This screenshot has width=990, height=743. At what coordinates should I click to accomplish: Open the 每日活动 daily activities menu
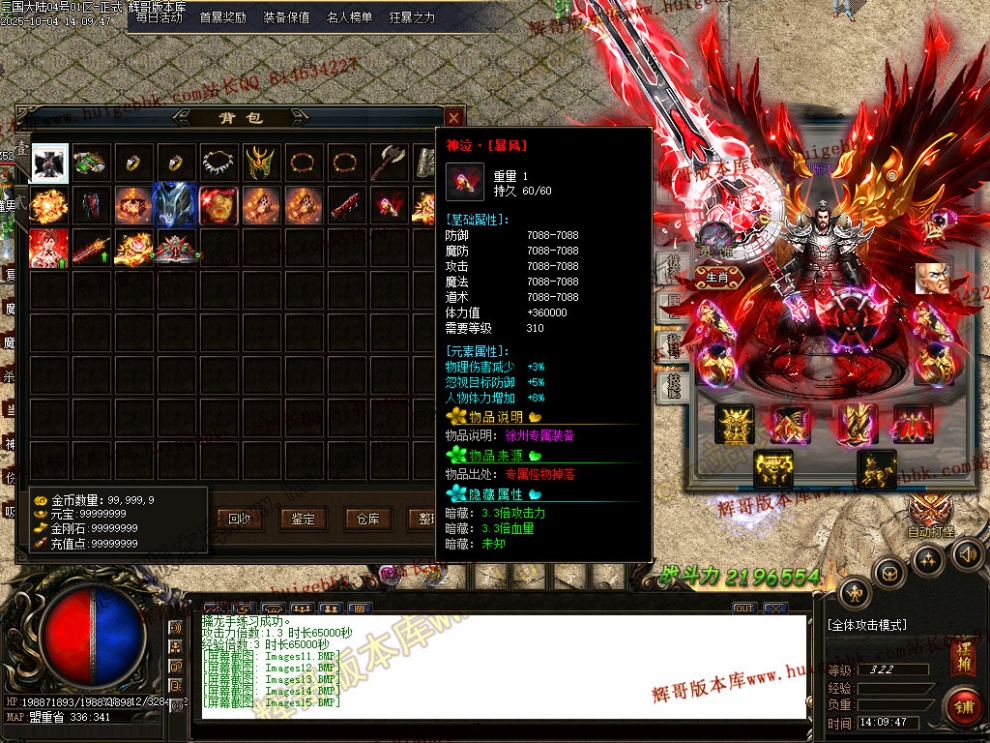(x=159, y=17)
